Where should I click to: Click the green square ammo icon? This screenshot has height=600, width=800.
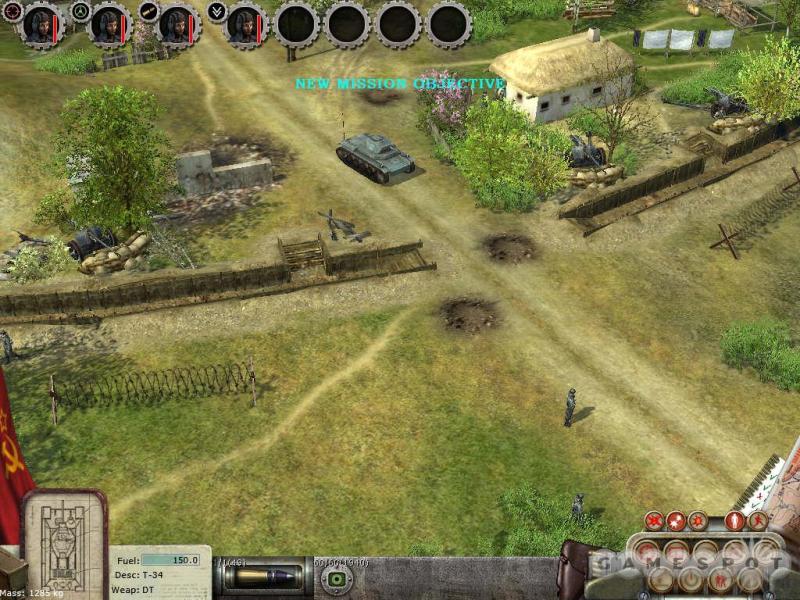coord(339,579)
